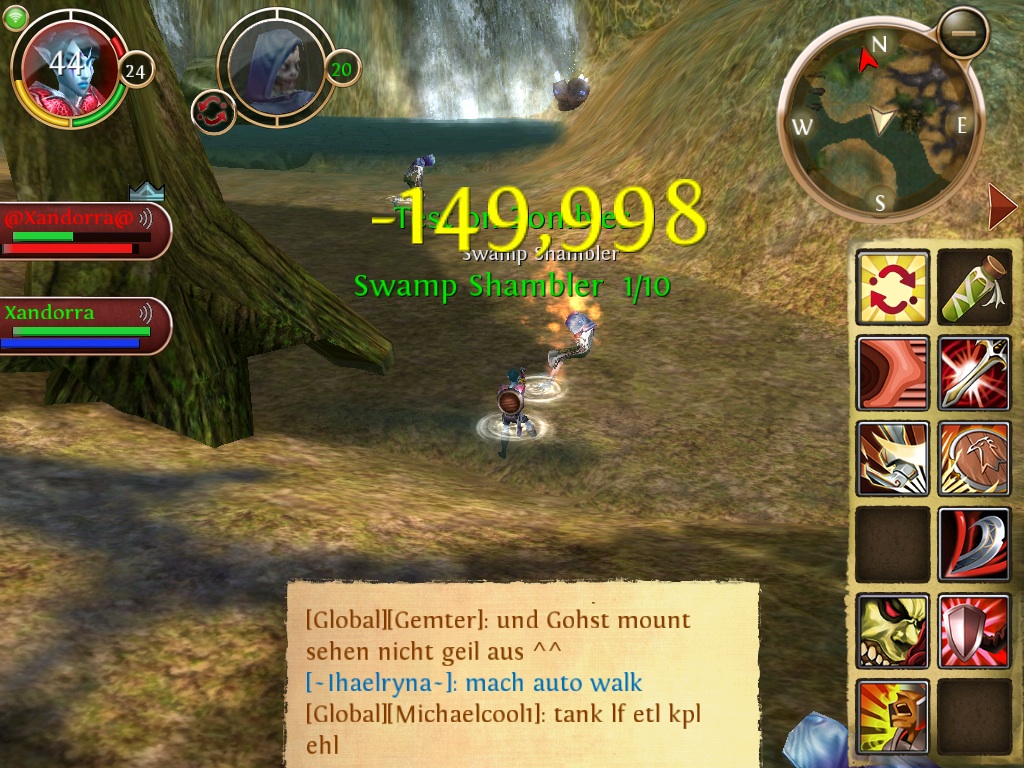Select the green-named Xandorra party frame
The width and height of the screenshot is (1024, 768).
pyautogui.click(x=84, y=325)
